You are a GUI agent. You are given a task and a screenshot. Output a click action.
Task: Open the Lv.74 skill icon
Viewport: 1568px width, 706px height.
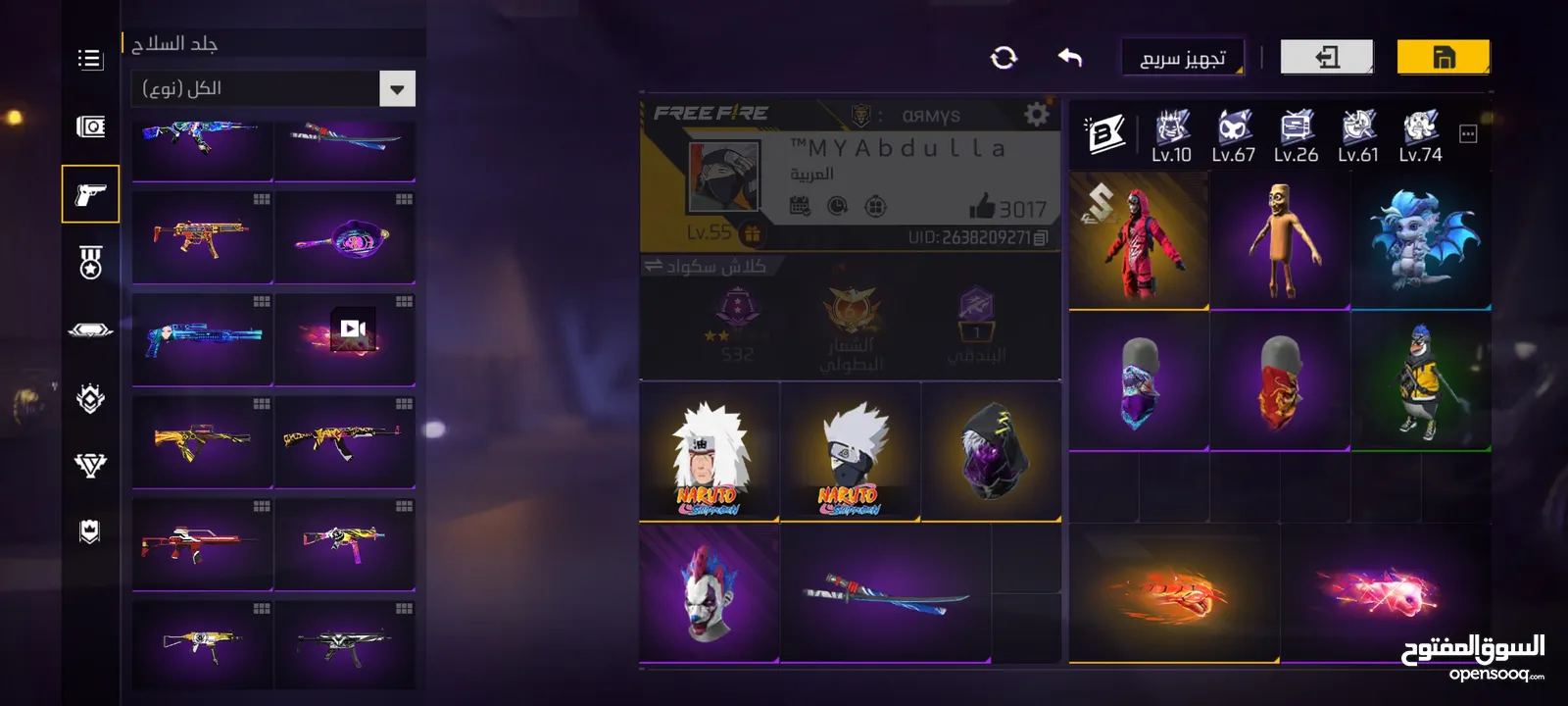pos(1420,135)
